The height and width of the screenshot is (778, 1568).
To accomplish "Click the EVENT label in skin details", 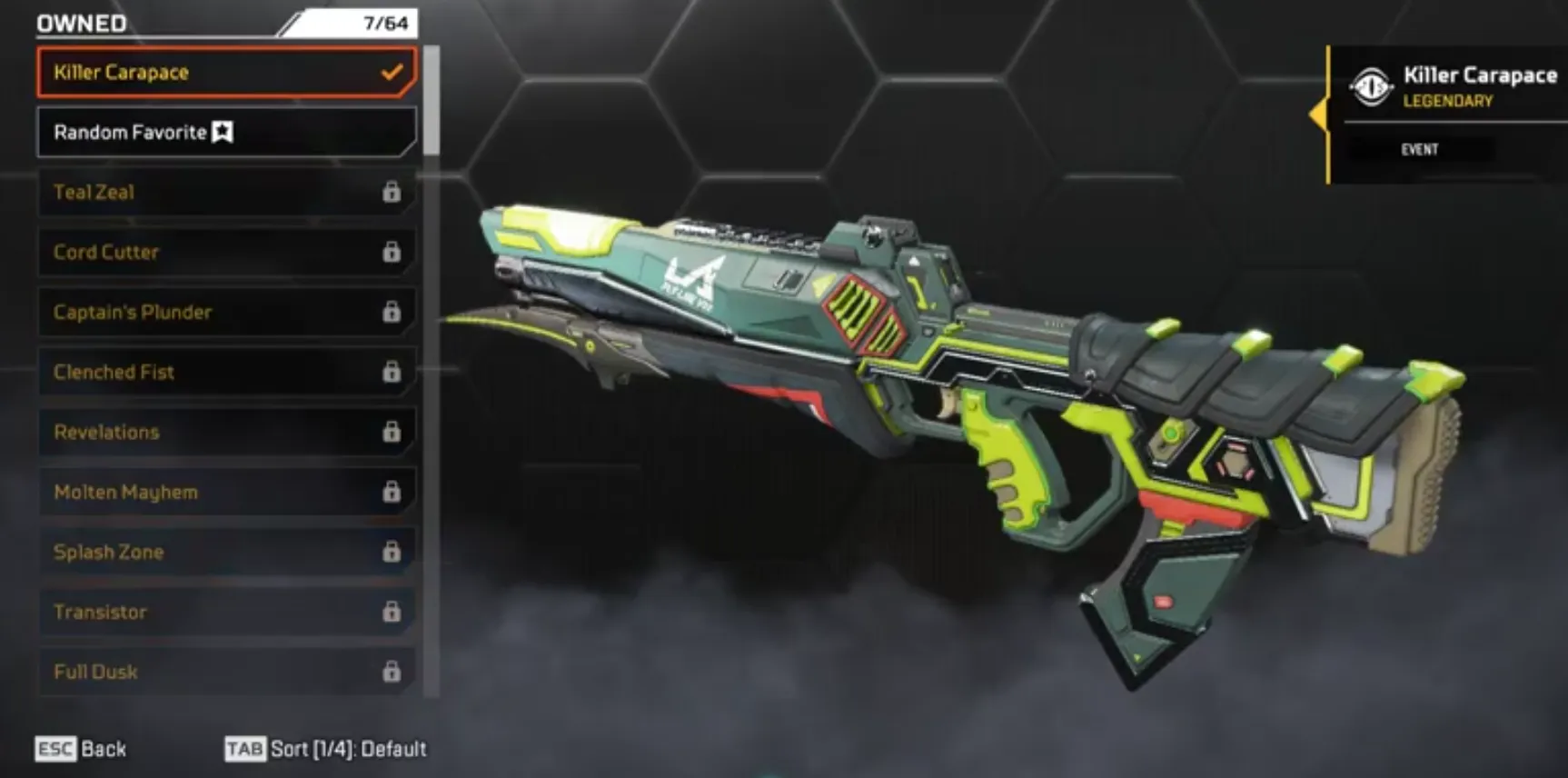I will [1422, 148].
